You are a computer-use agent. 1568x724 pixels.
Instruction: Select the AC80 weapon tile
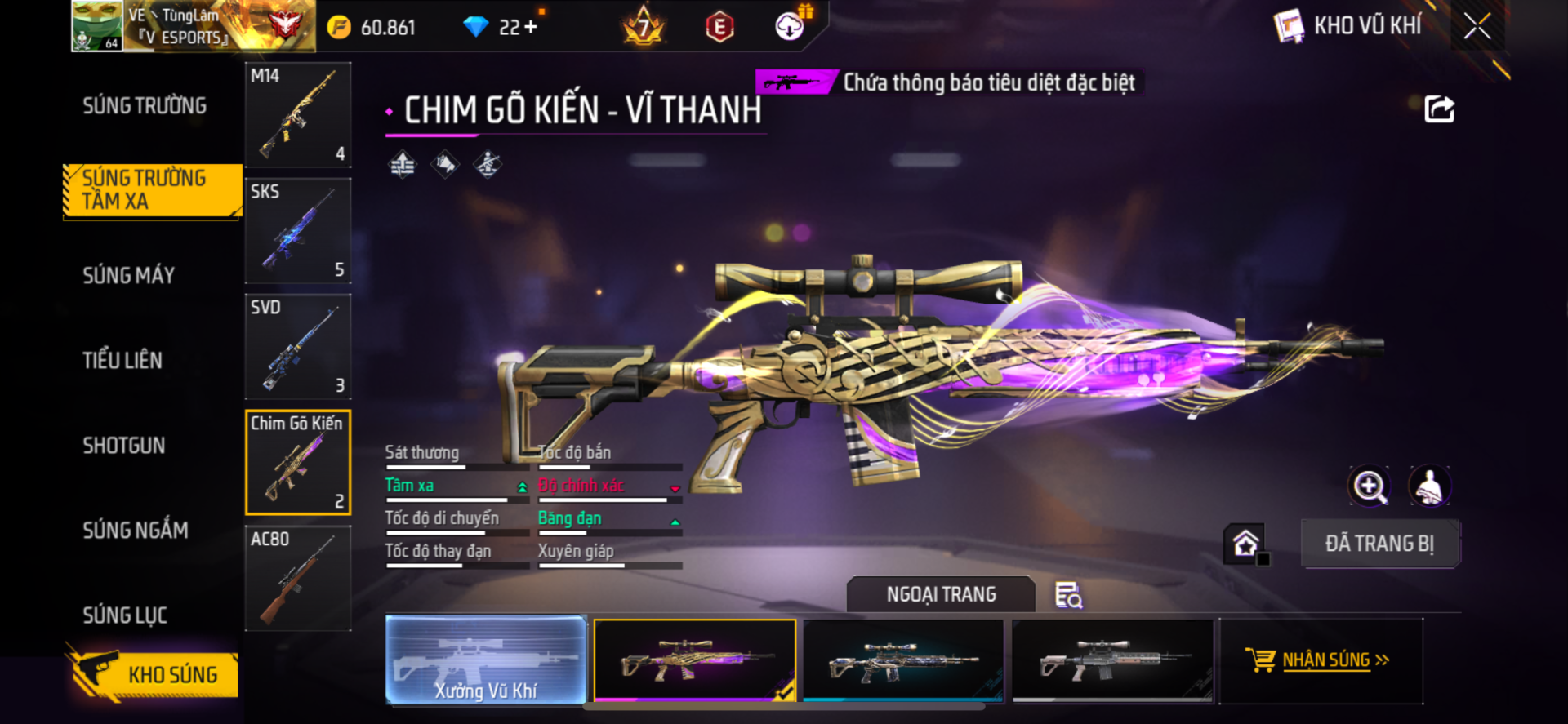pos(298,578)
